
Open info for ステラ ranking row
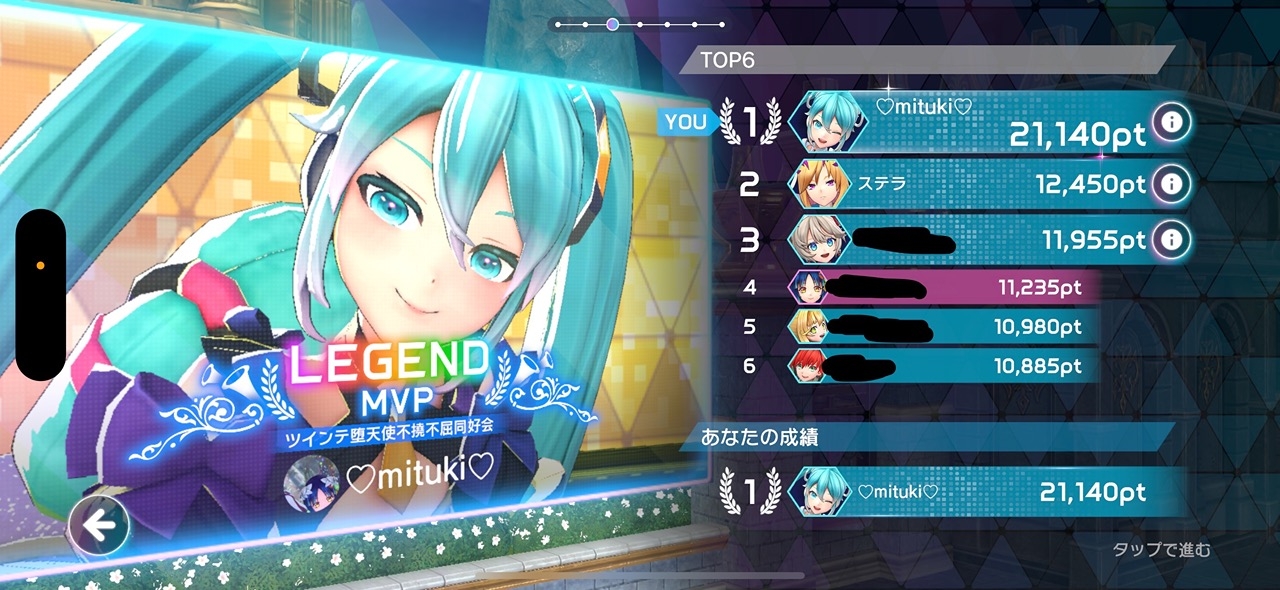[x=1169, y=184]
